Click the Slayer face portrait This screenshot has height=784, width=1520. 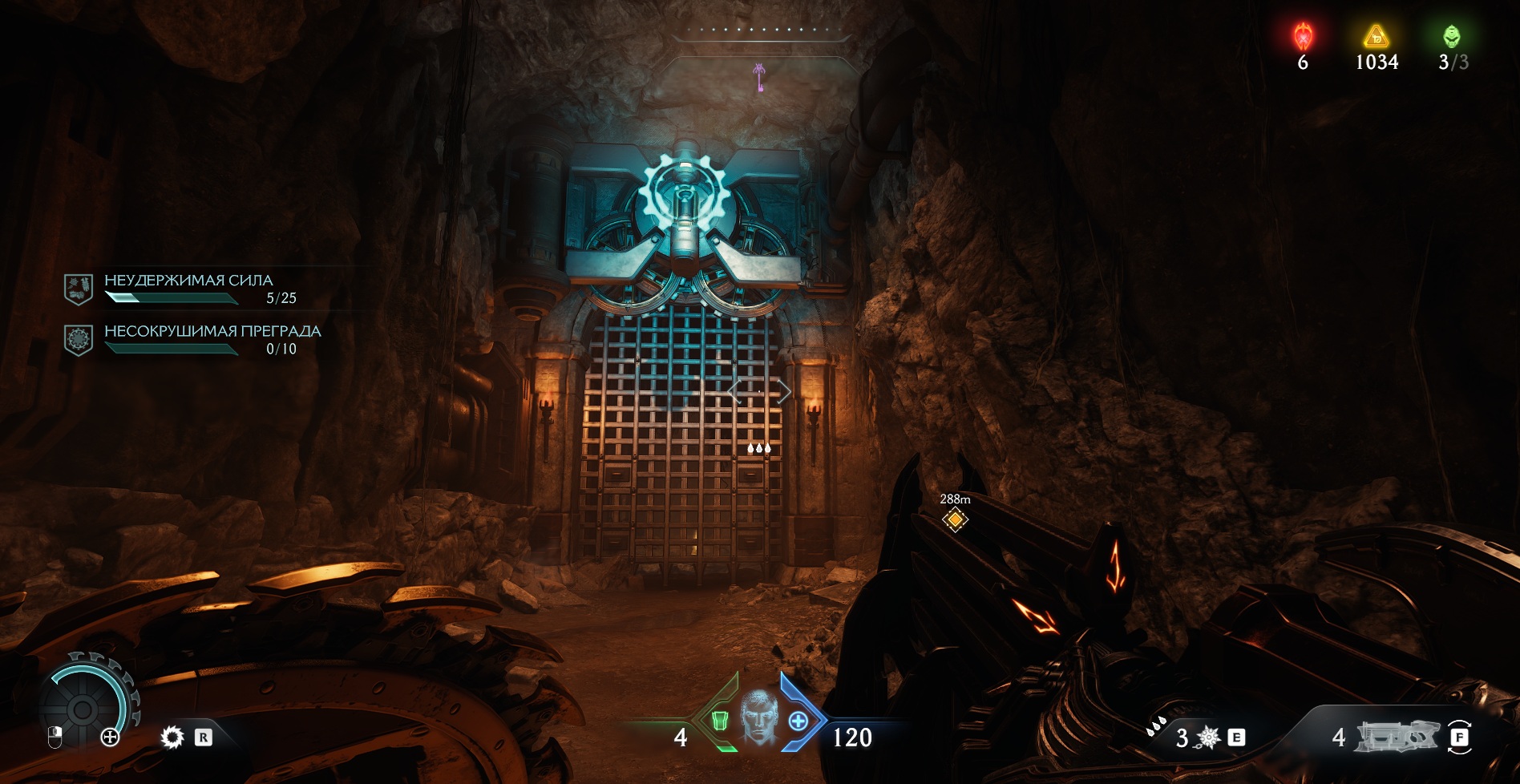tap(758, 716)
